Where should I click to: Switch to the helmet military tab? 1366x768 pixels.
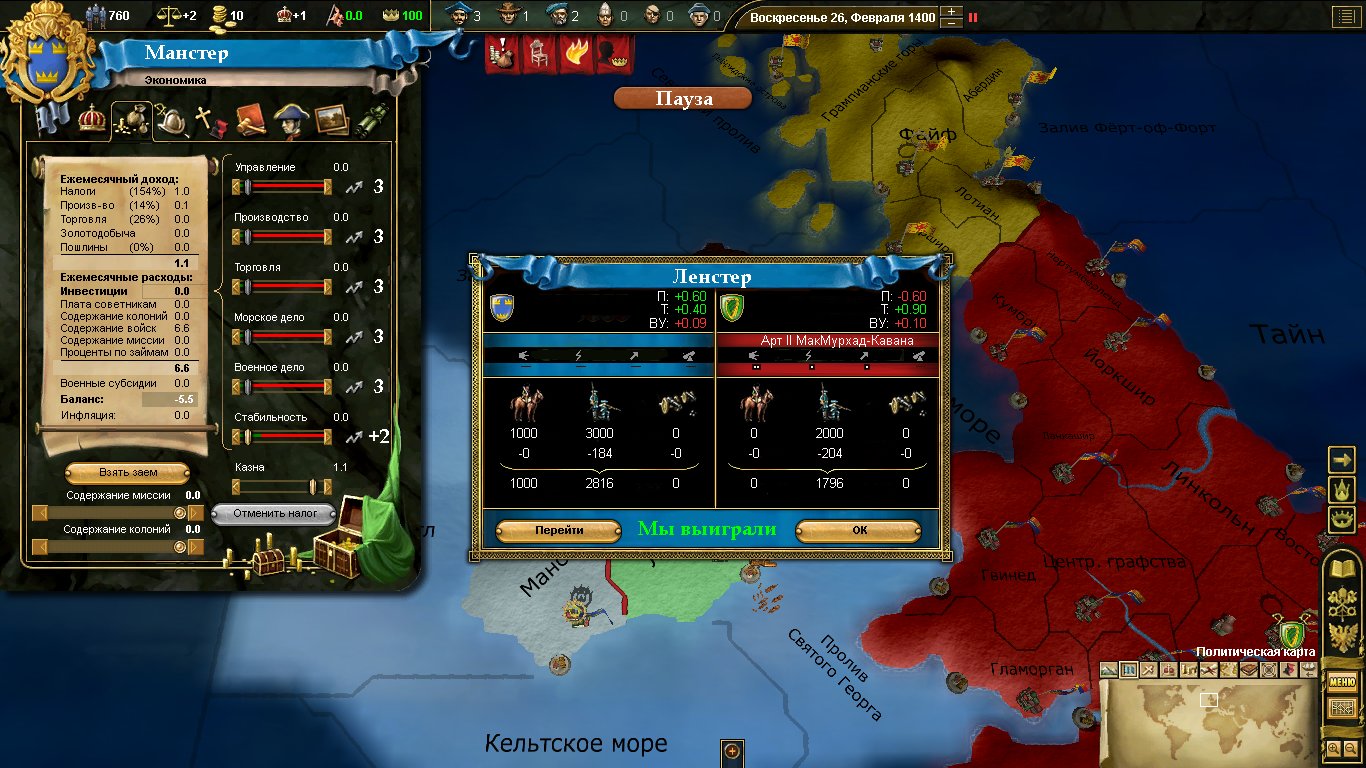coord(171,120)
